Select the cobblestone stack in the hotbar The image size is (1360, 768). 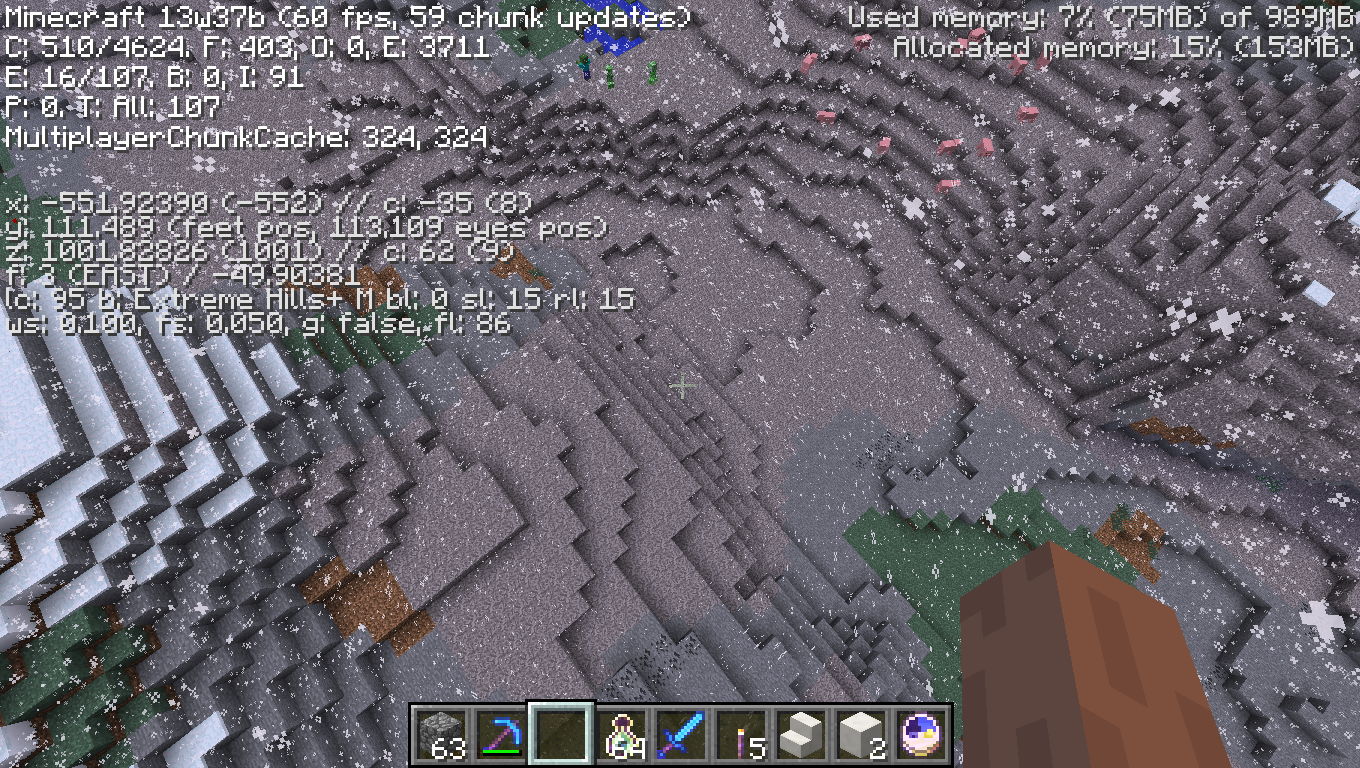(438, 732)
